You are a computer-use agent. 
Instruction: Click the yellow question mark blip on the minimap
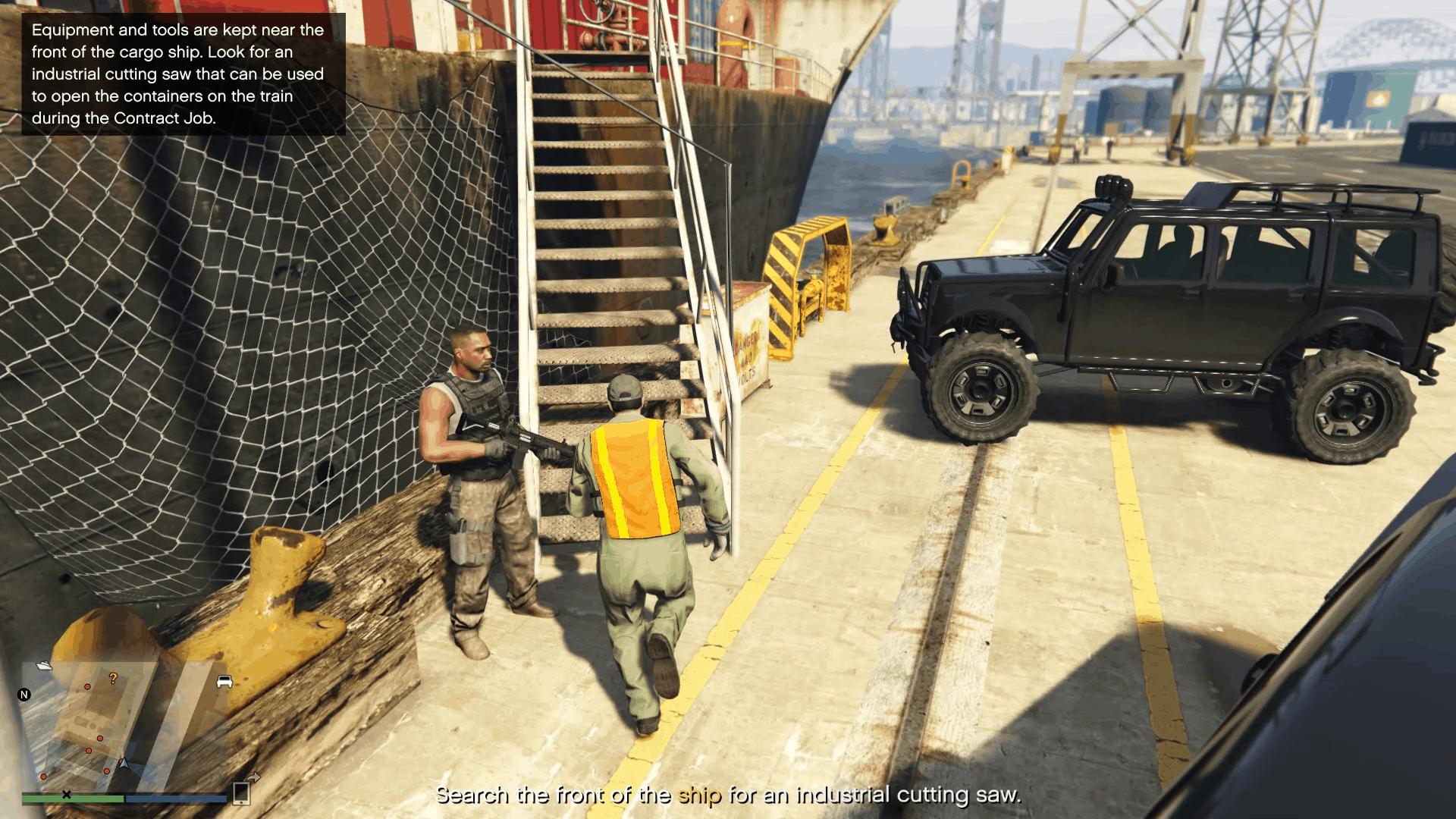point(114,679)
